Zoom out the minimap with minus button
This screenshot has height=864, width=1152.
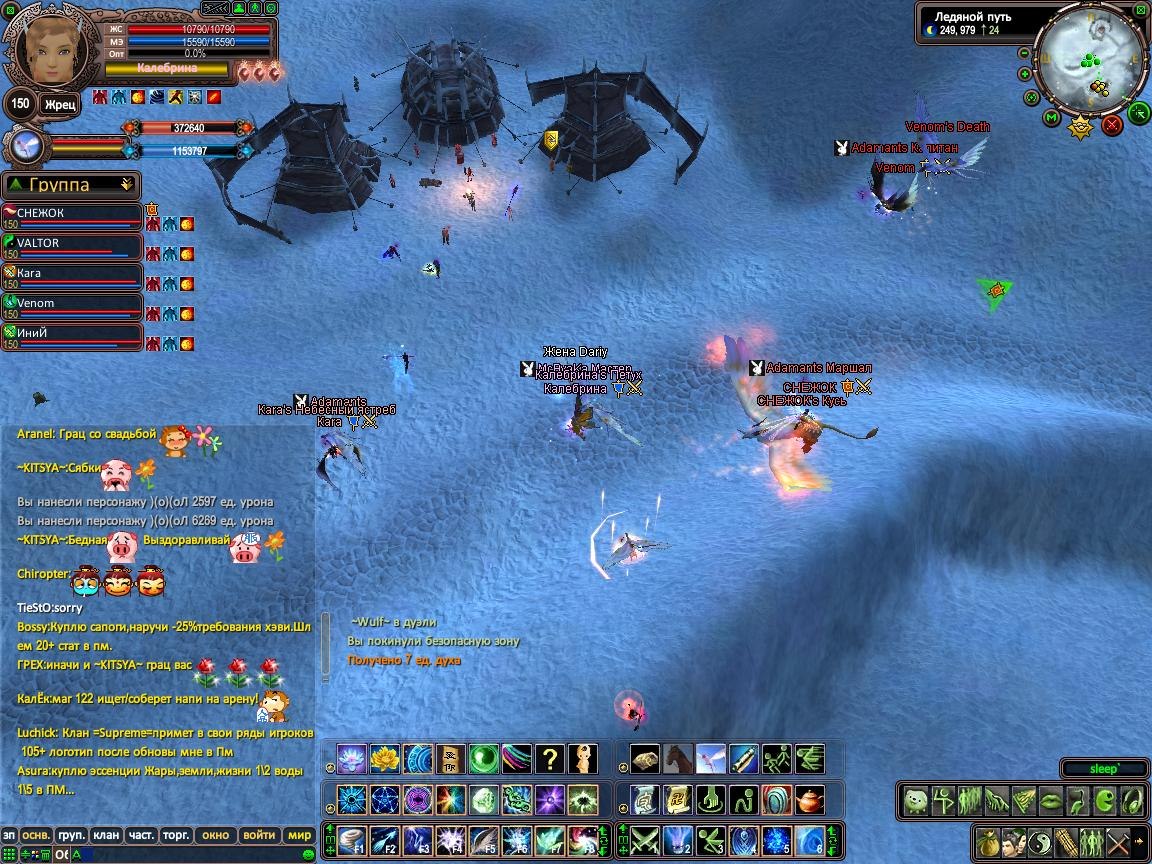[x=1024, y=53]
